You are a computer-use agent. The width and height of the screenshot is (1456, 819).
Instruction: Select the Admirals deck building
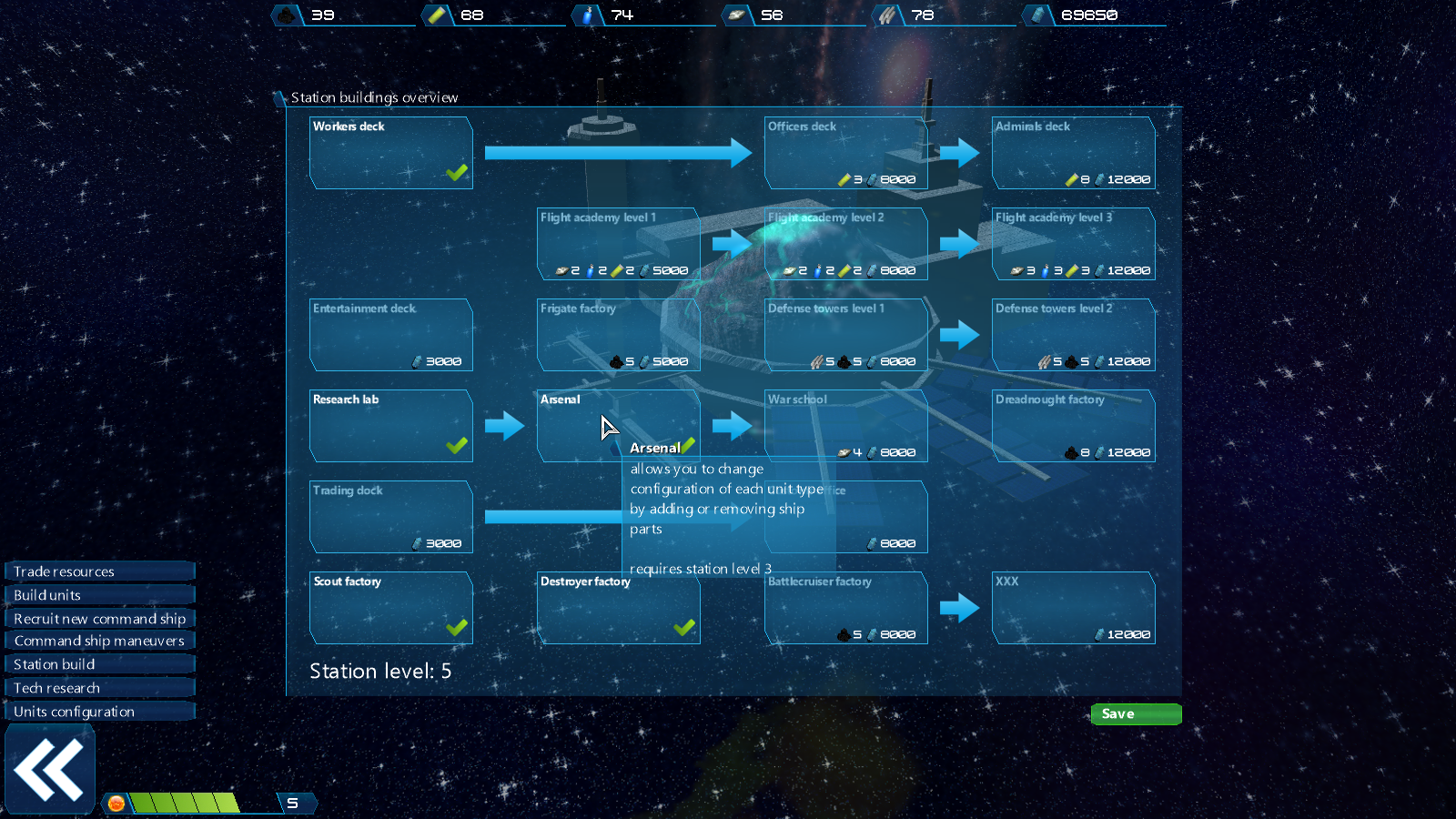1073,153
